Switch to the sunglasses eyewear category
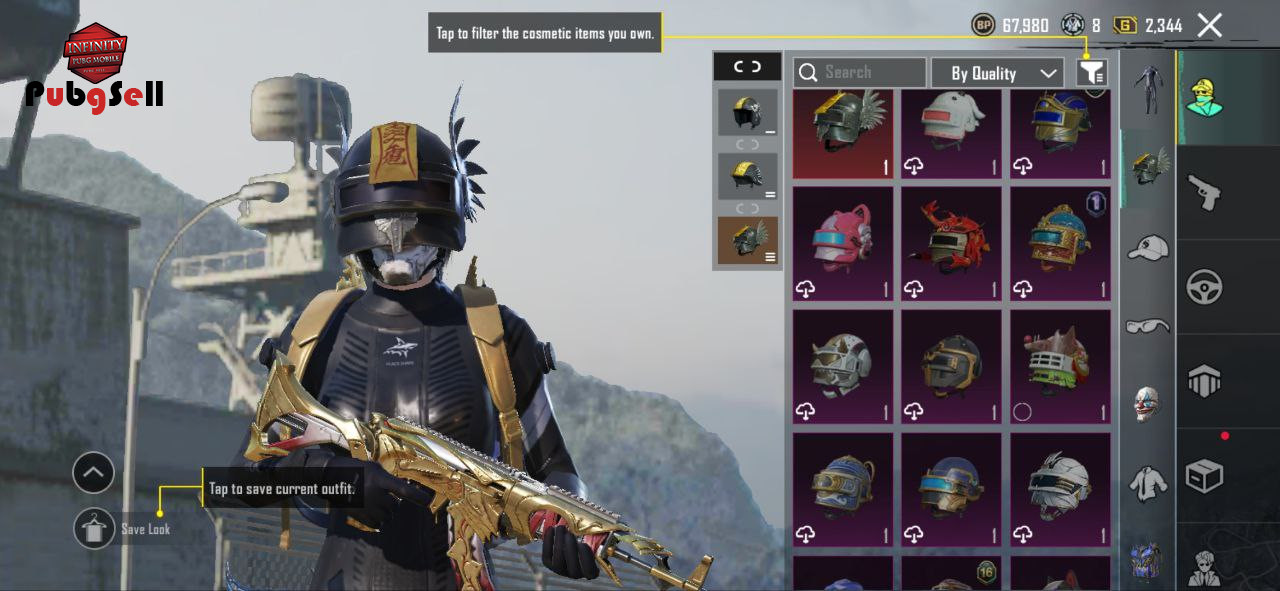Screen dimensions: 1280x591 1148,325
